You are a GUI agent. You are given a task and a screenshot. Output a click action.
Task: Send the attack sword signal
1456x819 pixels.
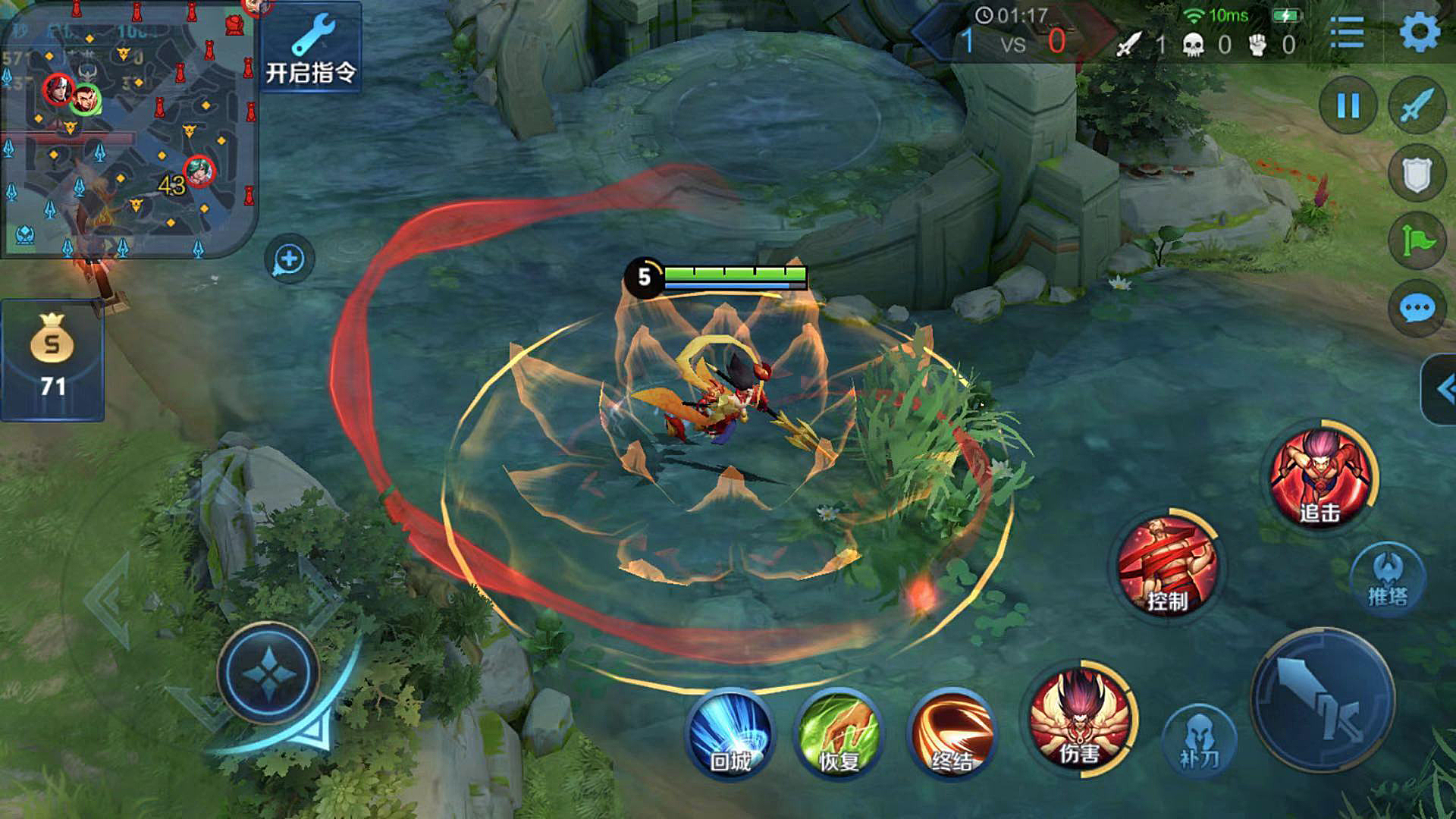(x=1417, y=106)
